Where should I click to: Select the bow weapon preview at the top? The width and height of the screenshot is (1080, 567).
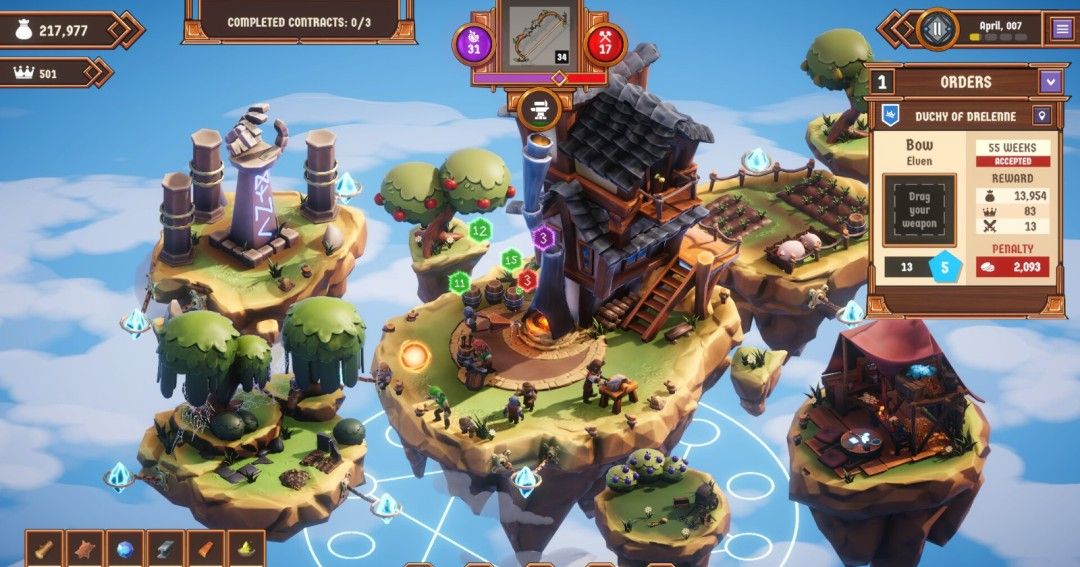540,37
